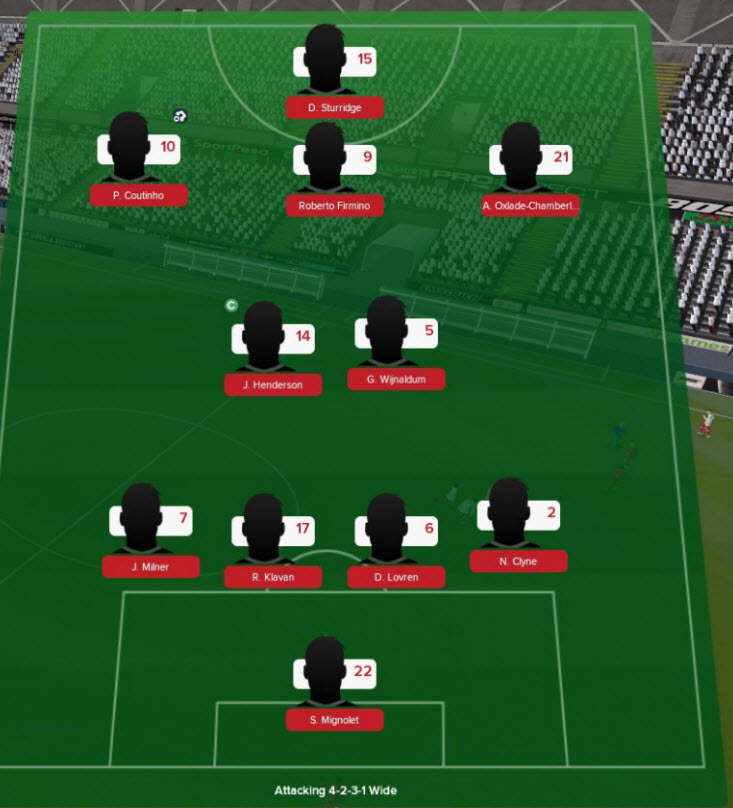
Task: Open the Attacking 4-2-3-1 Wide formation label
Action: pyautogui.click(x=342, y=790)
